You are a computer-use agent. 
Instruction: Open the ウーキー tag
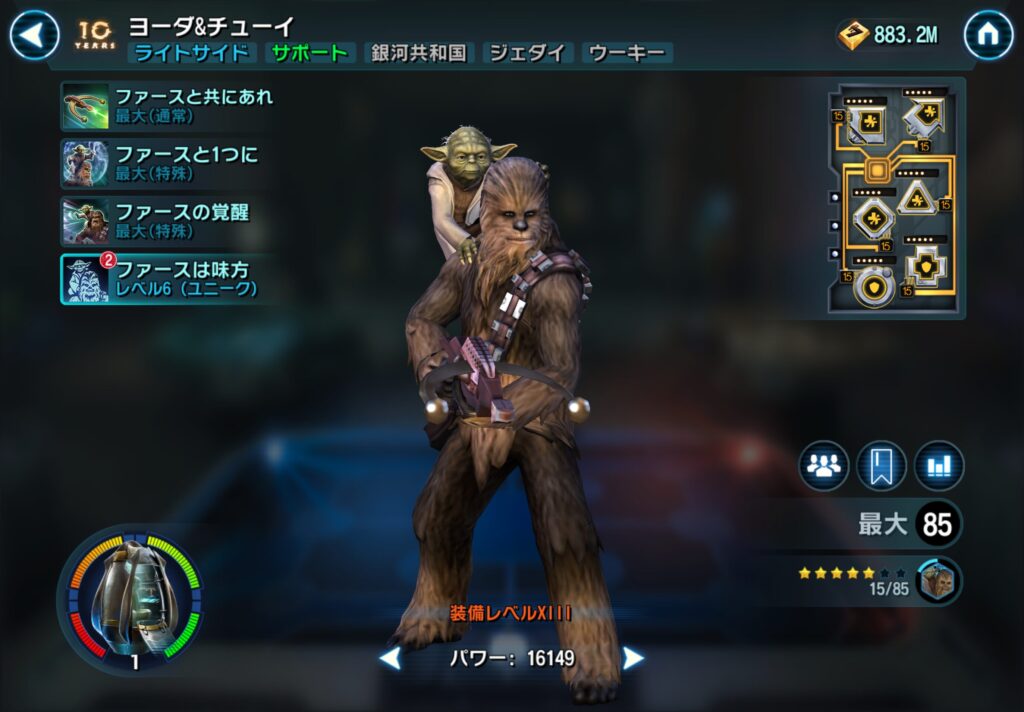pyautogui.click(x=628, y=53)
